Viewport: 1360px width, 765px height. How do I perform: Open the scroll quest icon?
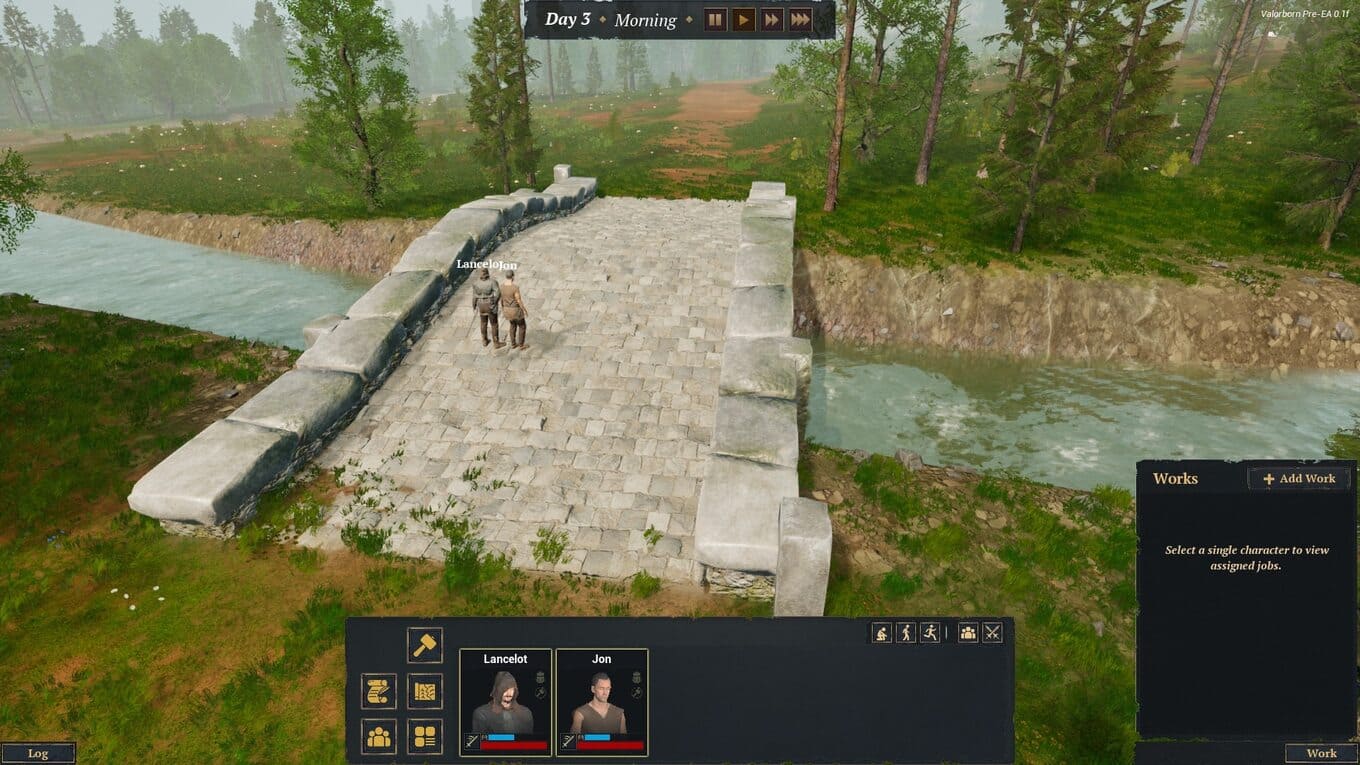[x=379, y=691]
